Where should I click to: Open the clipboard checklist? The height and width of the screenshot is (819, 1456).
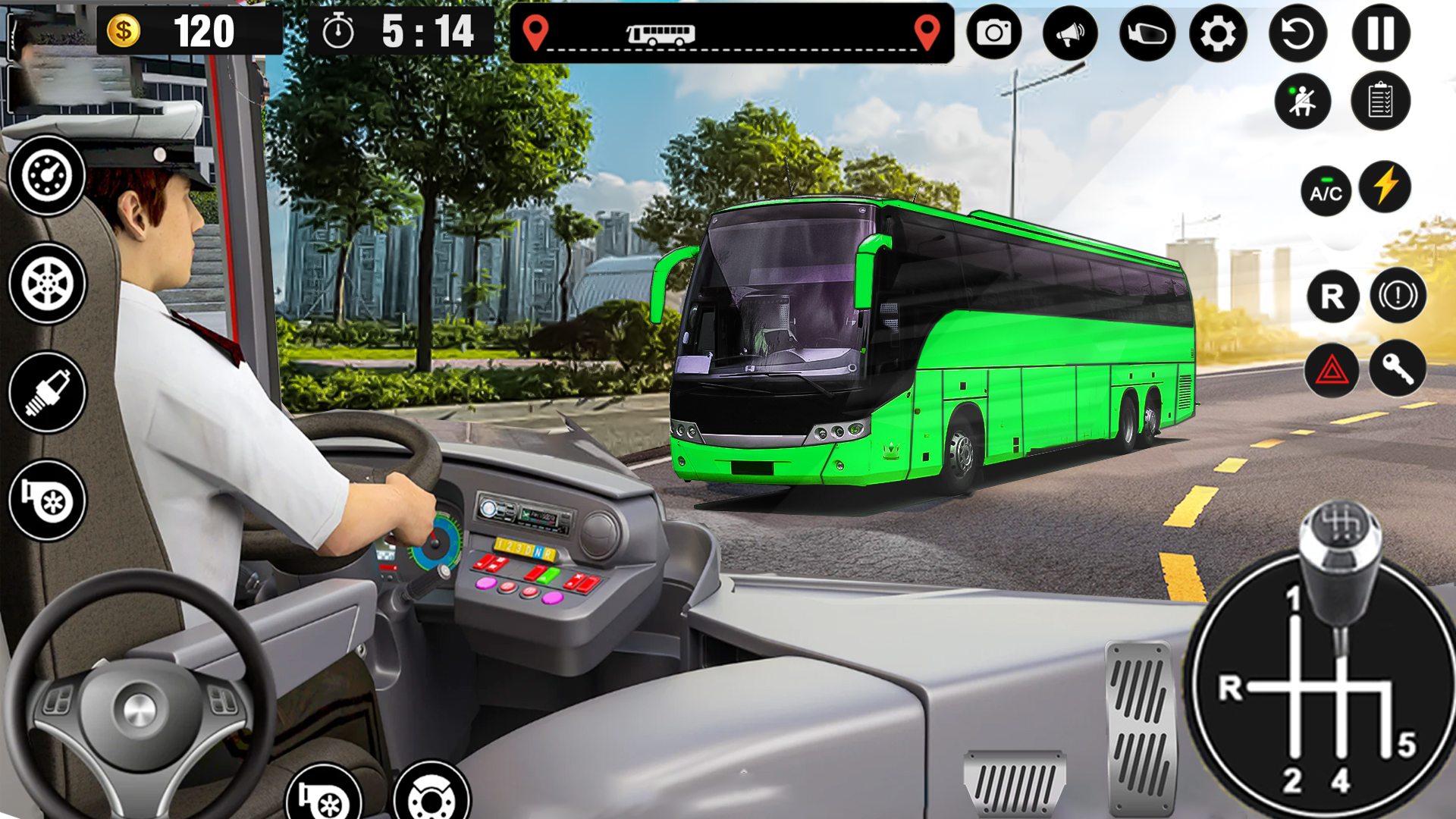[1380, 101]
